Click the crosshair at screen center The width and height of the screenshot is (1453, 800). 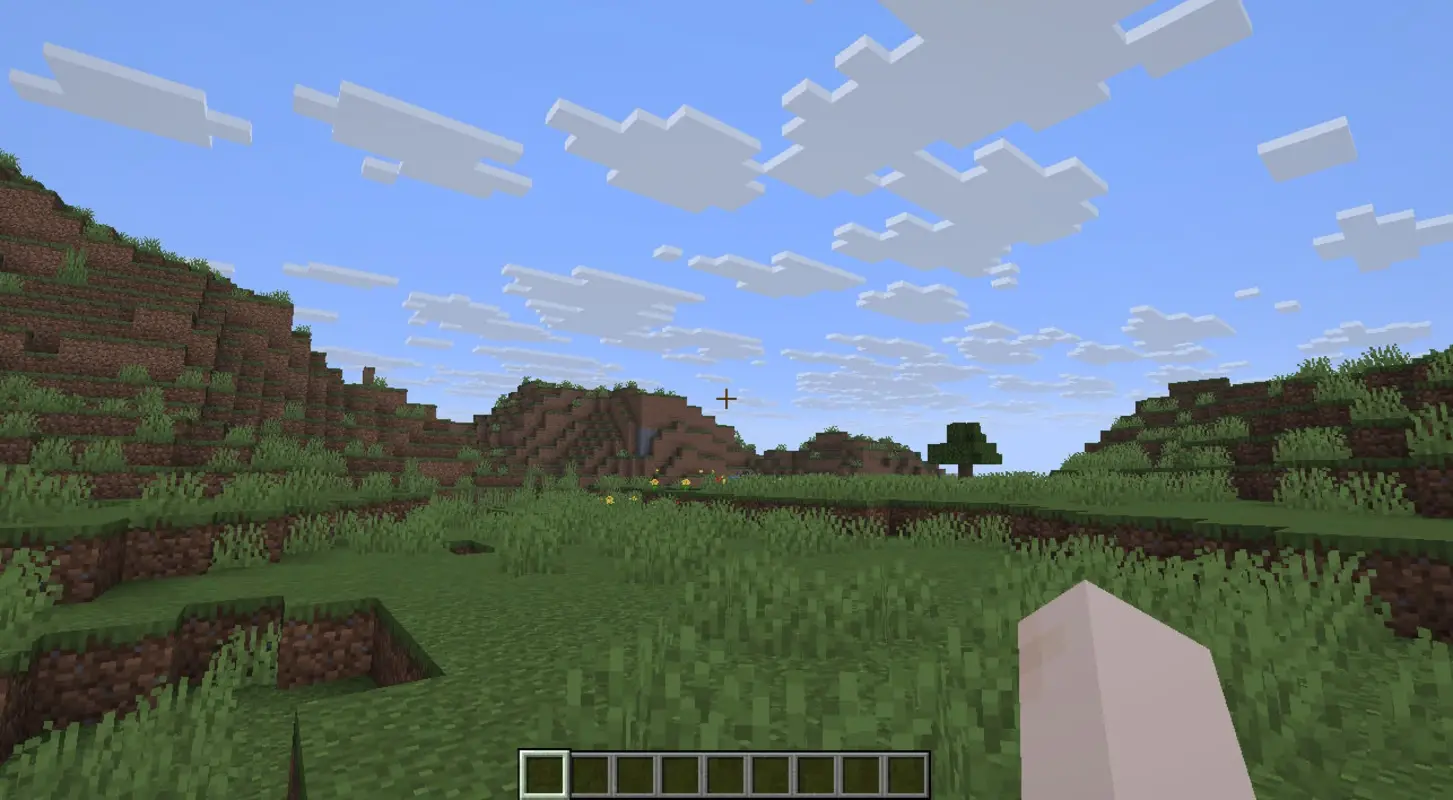pyautogui.click(x=726, y=398)
